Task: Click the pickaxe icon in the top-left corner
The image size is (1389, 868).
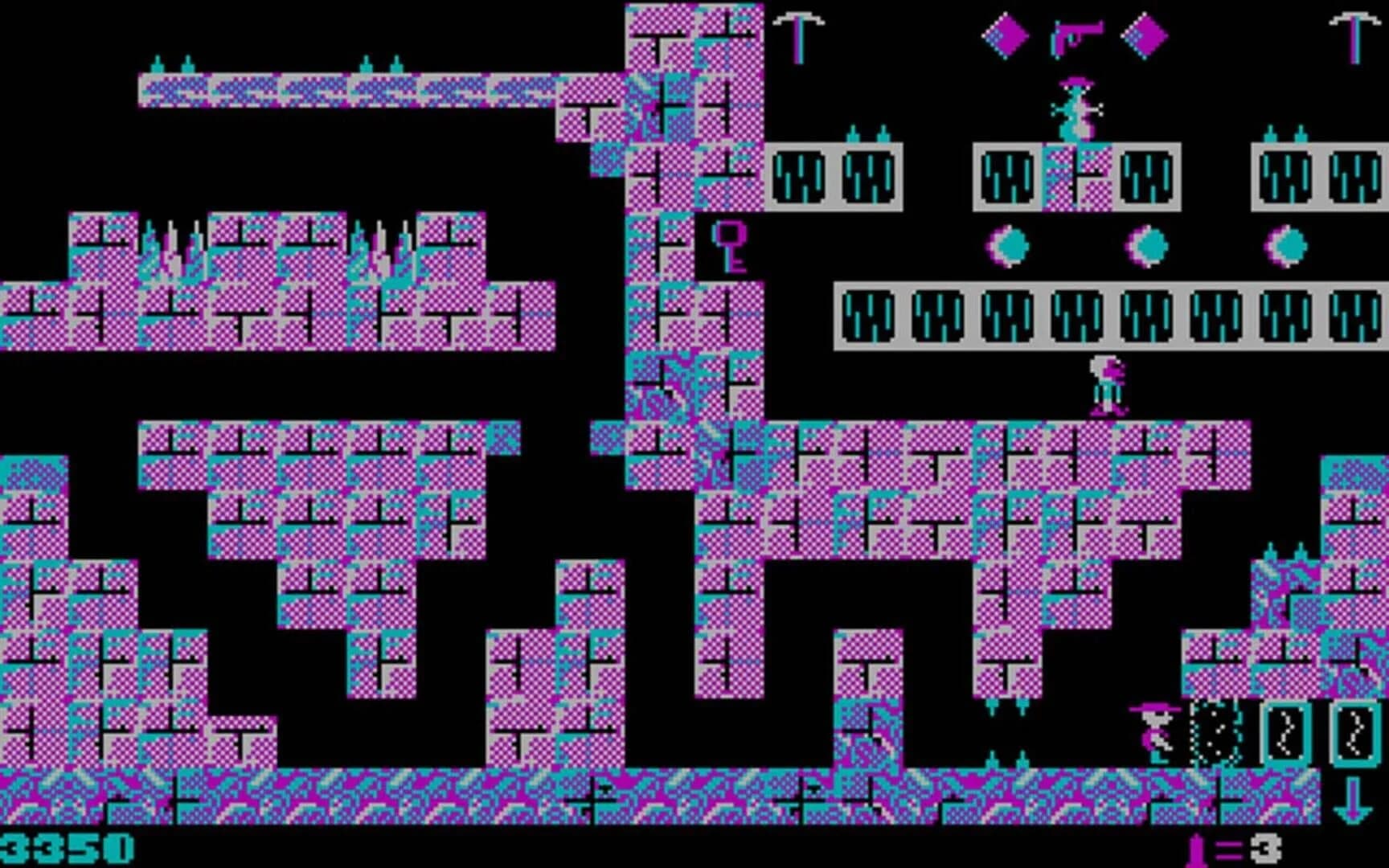Action: click(x=800, y=34)
